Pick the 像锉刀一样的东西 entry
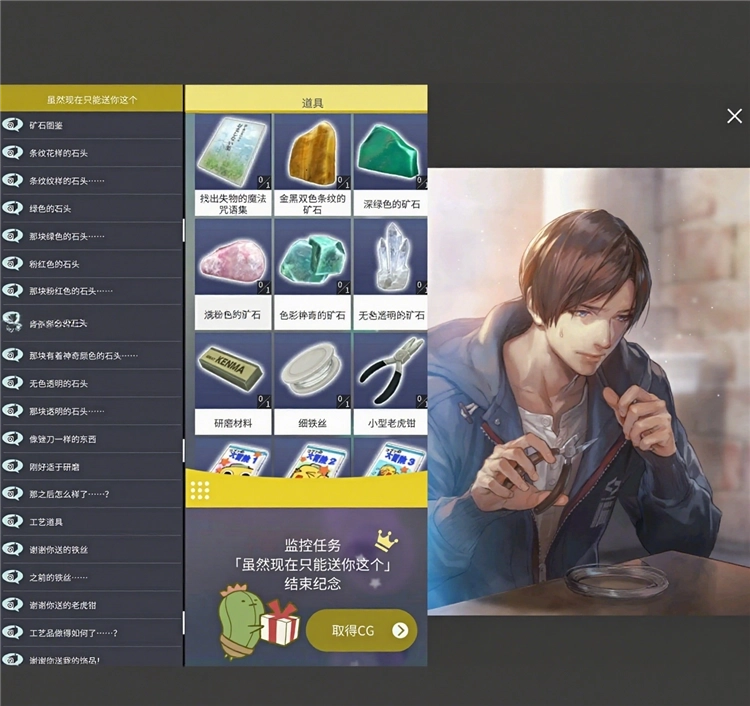The height and width of the screenshot is (706, 750). [x=90, y=438]
